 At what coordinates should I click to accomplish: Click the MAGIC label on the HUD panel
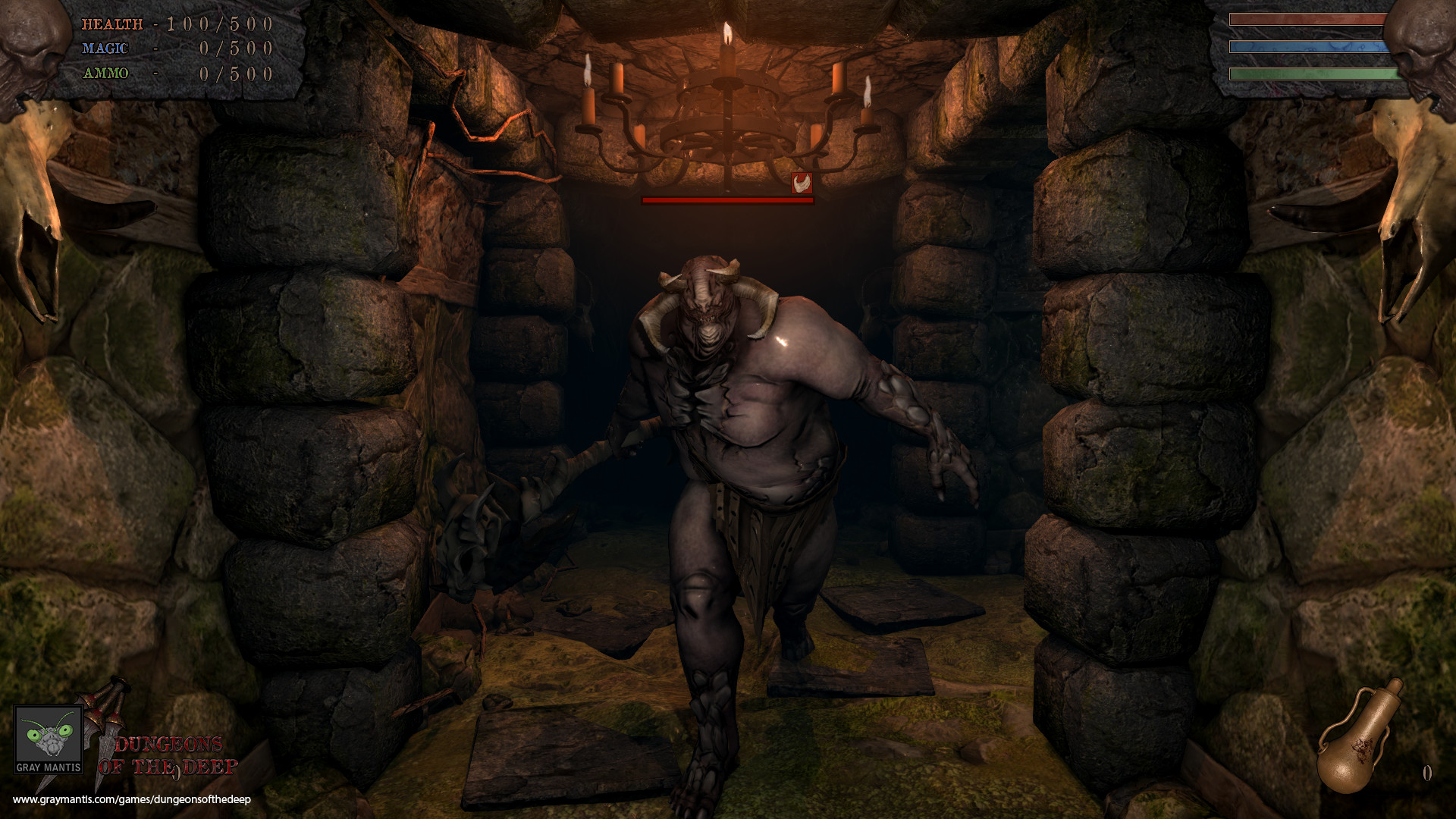tap(105, 49)
